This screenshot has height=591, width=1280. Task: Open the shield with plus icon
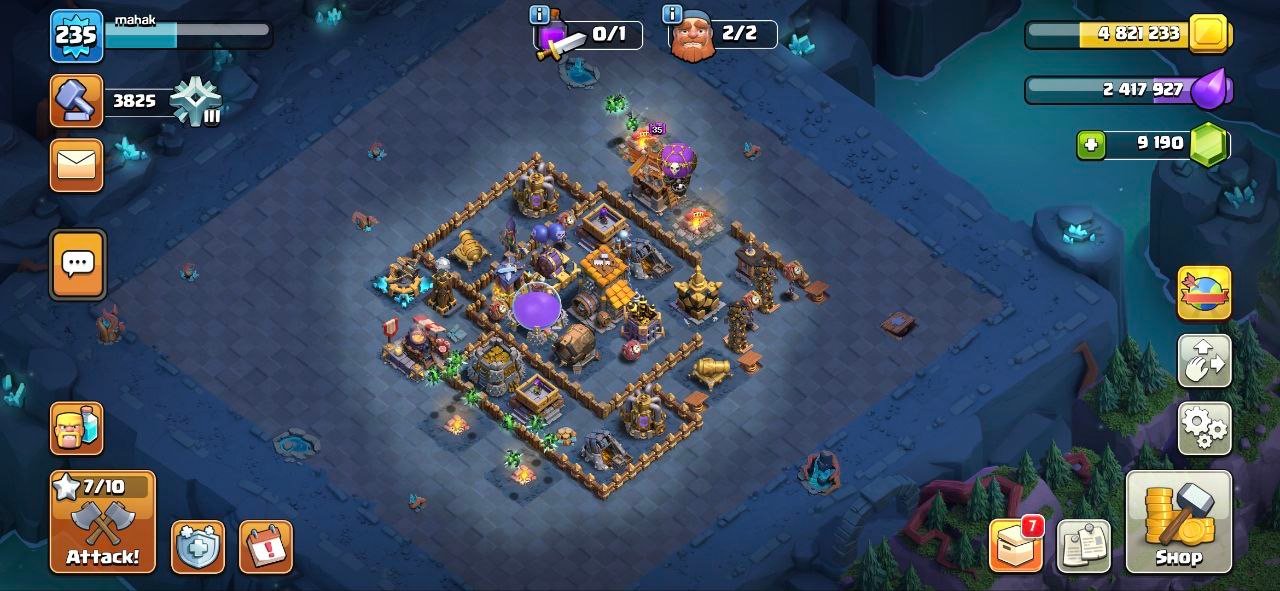pyautogui.click(x=197, y=546)
